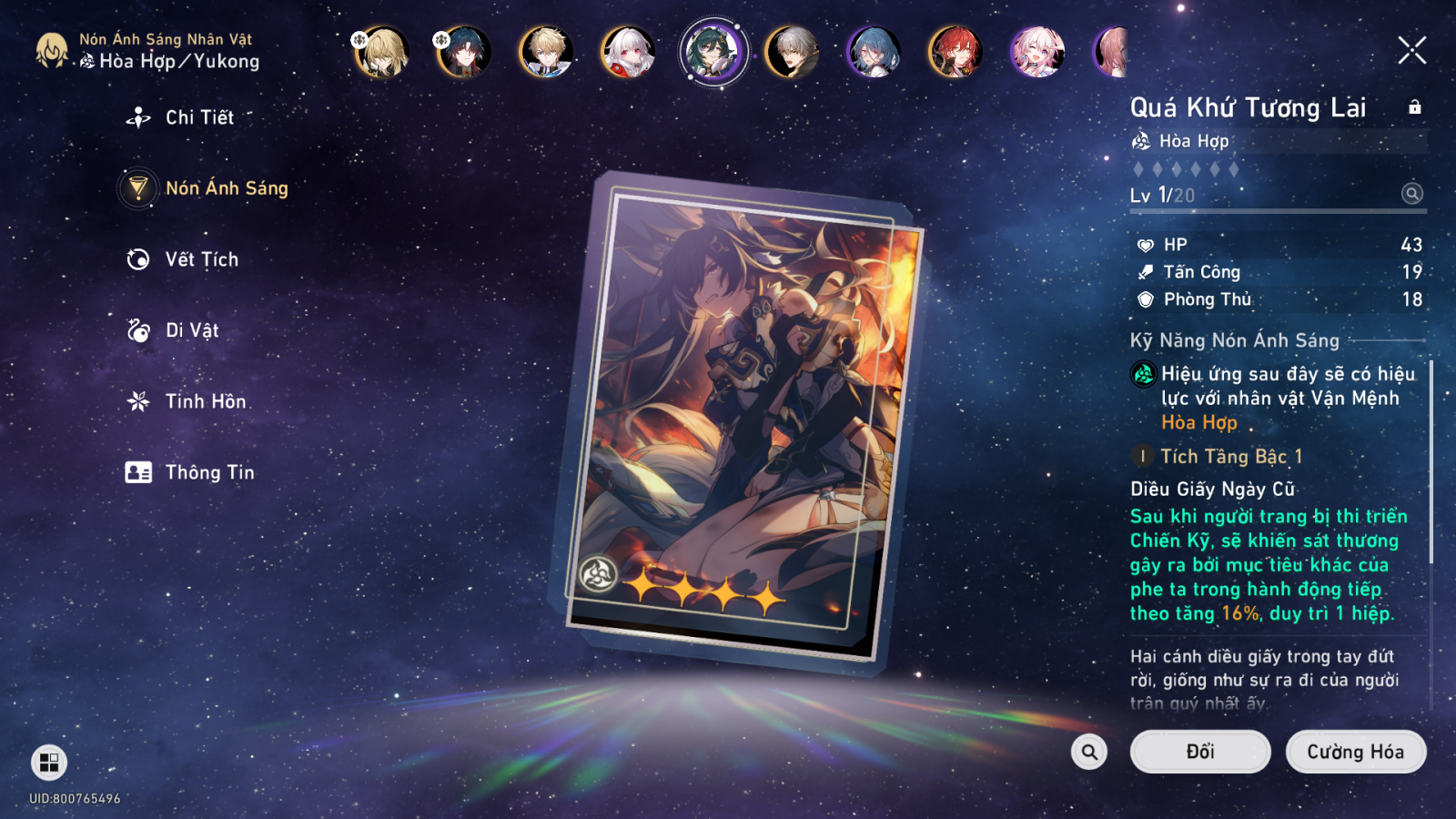Choose the long-haired blonde Luocha portrait

click(x=382, y=52)
